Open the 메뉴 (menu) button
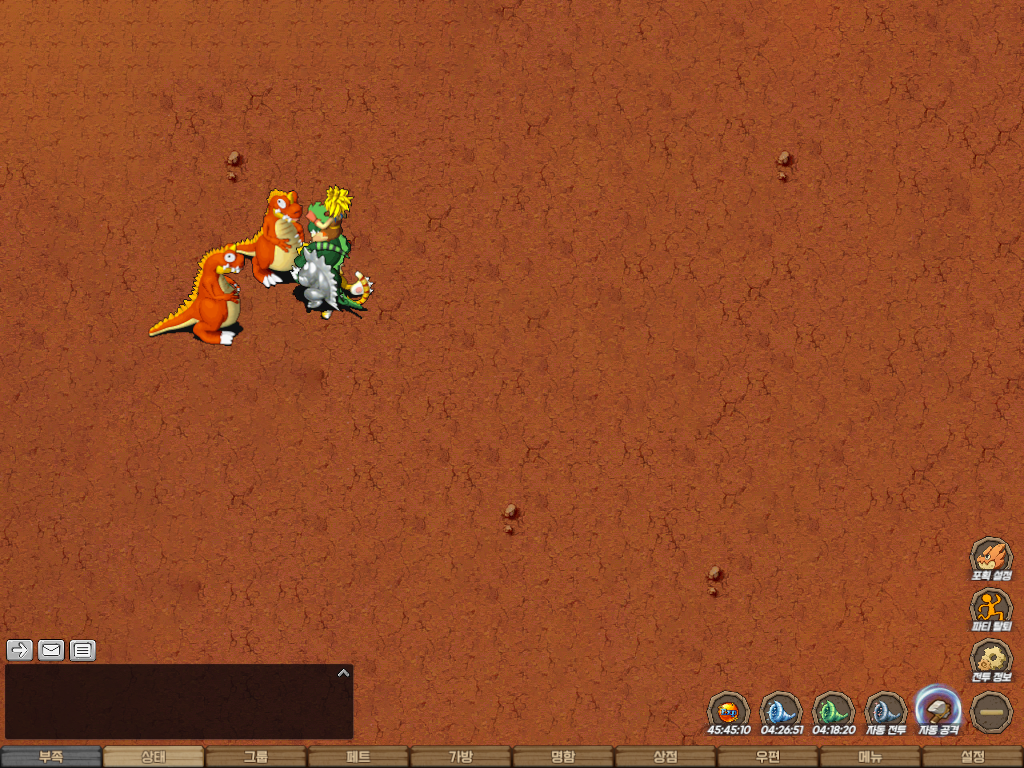The width and height of the screenshot is (1024, 768). pos(870,757)
